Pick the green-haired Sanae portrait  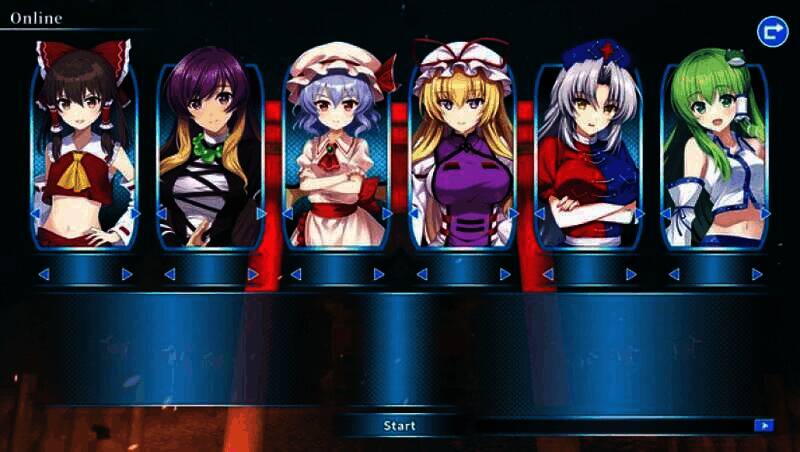coord(714,150)
